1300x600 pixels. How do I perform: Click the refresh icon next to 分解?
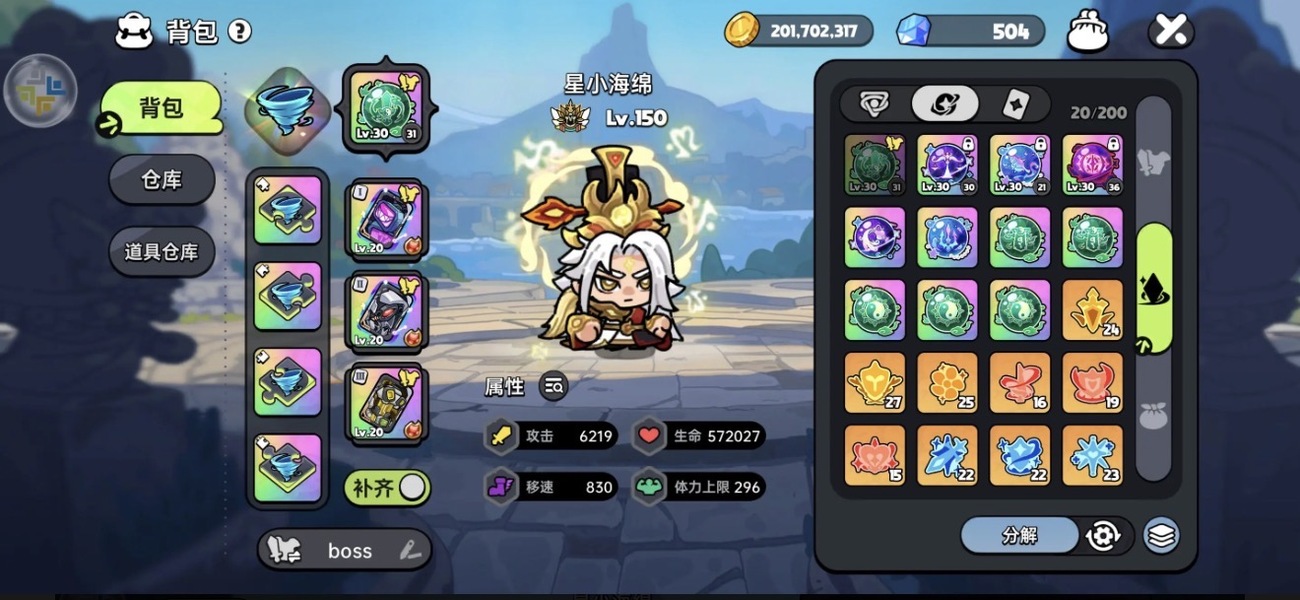[1102, 535]
